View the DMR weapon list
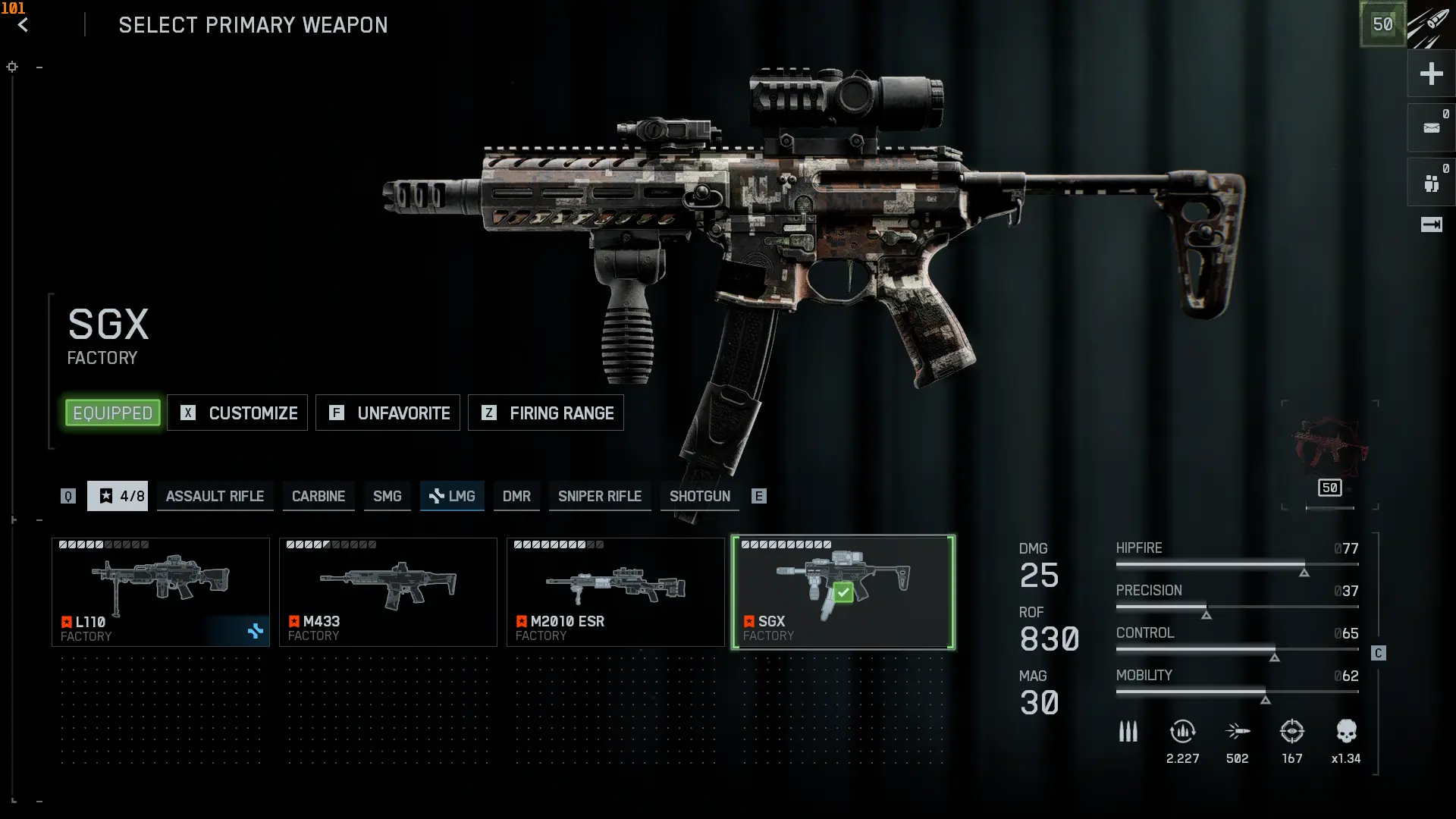Image resolution: width=1456 pixels, height=819 pixels. (516, 496)
